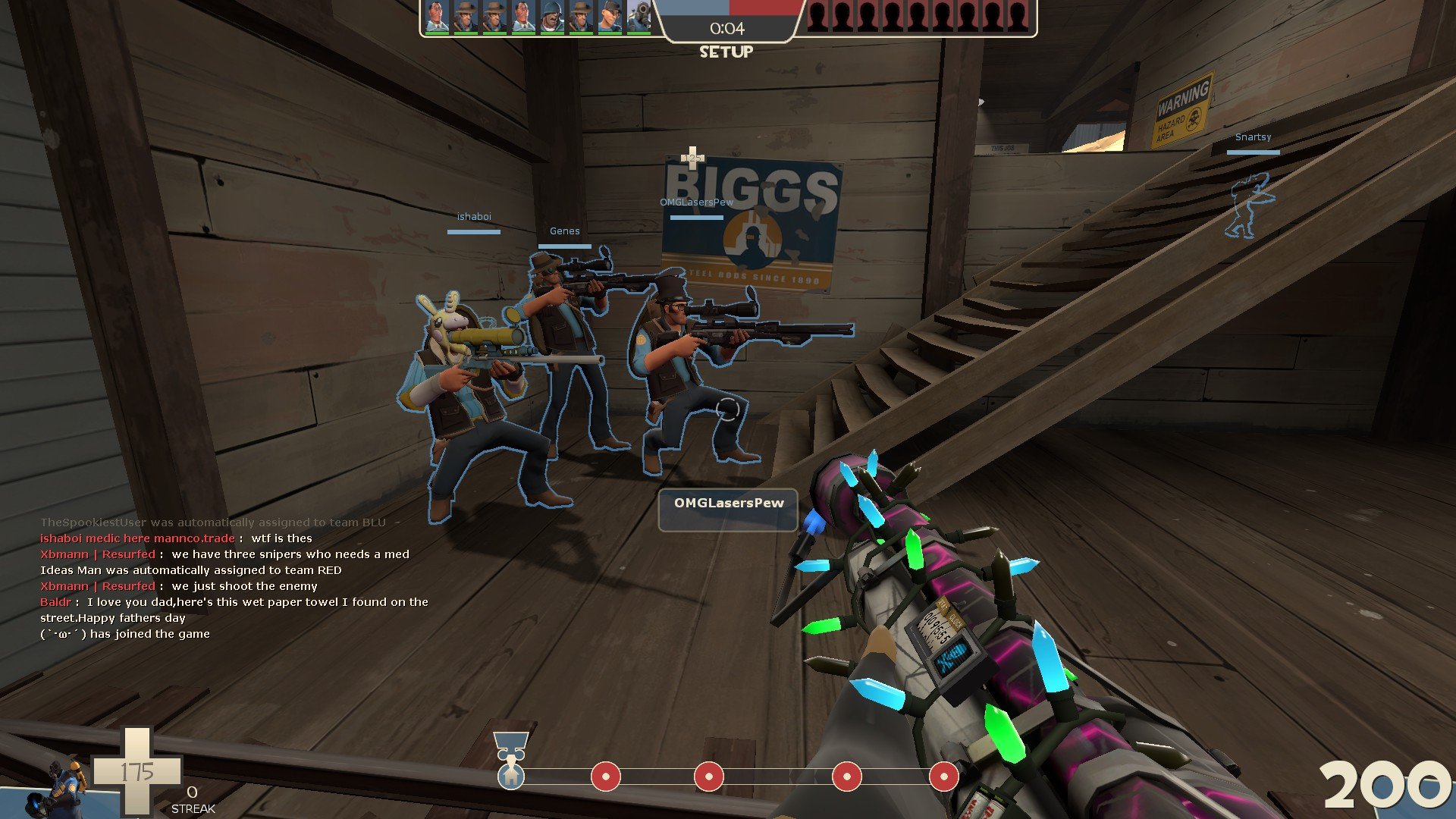Image resolution: width=1456 pixels, height=819 pixels.
Task: Click the Pyro gas-mask portrait in top bar
Action: pyautogui.click(x=639, y=17)
